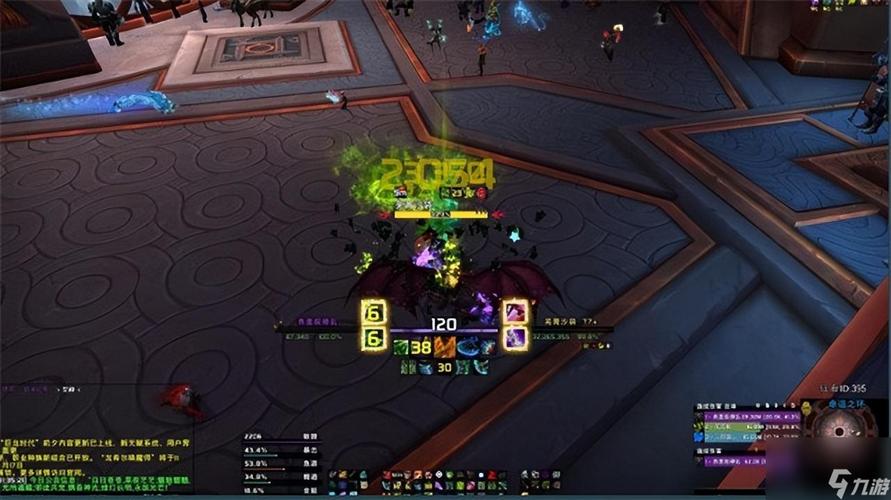891x500 pixels.
Task: Click the top purple buff icon with glowing border
Action: click(x=515, y=312)
